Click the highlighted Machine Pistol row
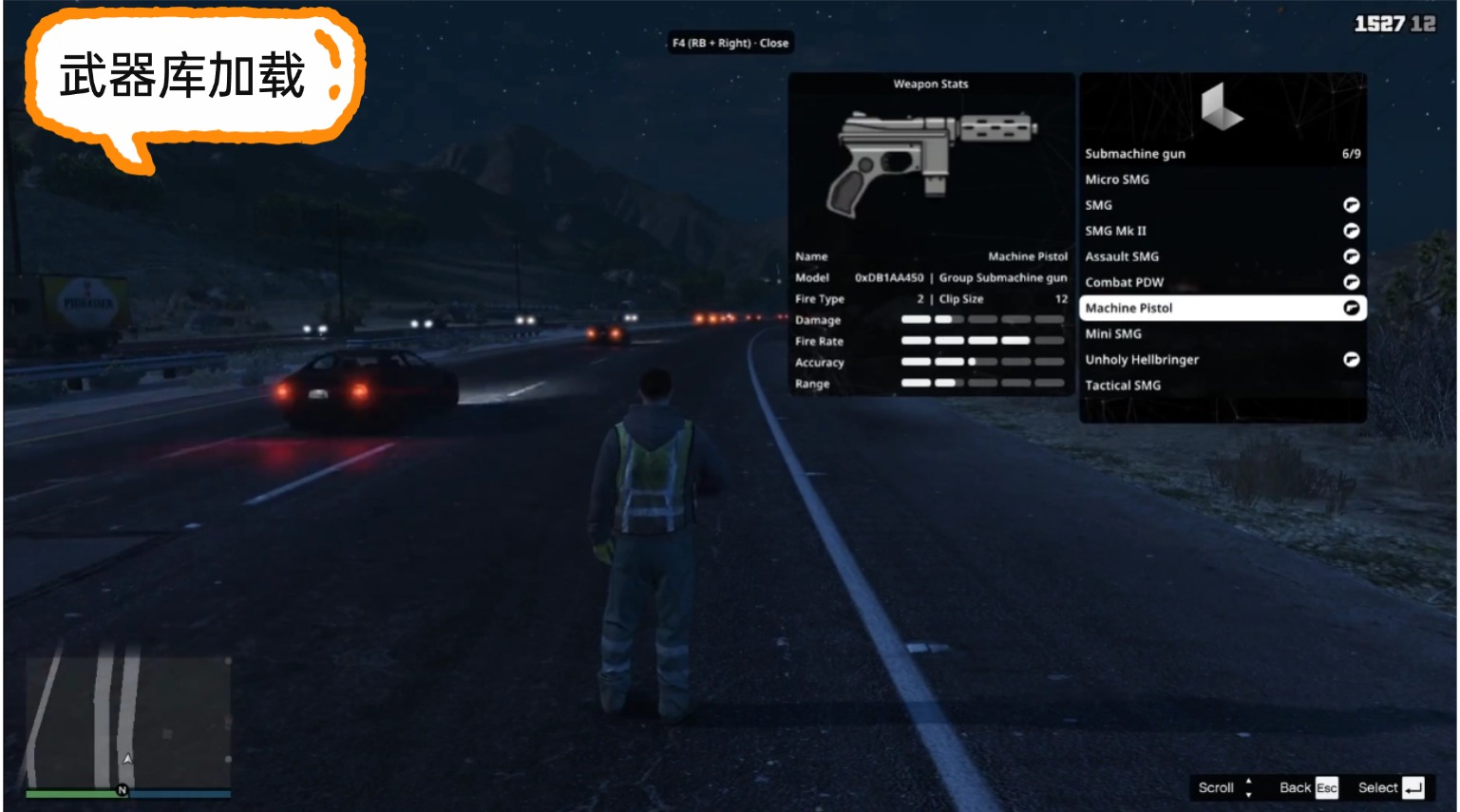This screenshot has height=812, width=1460. (x=1222, y=308)
